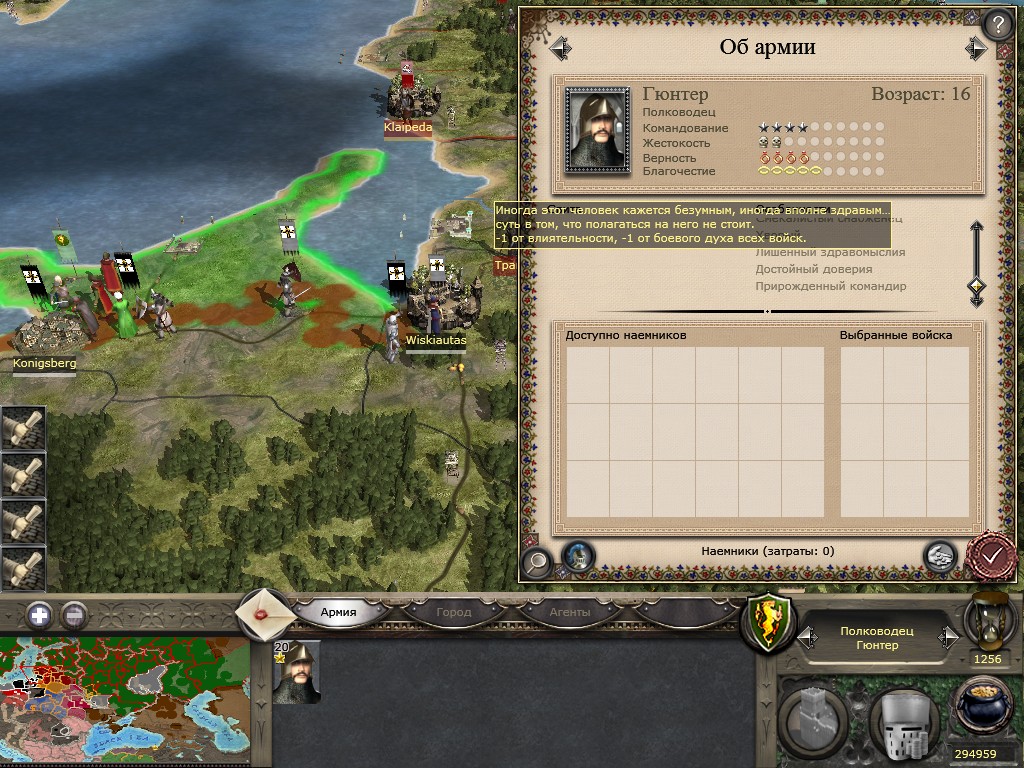The image size is (1024, 768).
Task: Go to previous character with panel's left arrow
Action: point(560,47)
